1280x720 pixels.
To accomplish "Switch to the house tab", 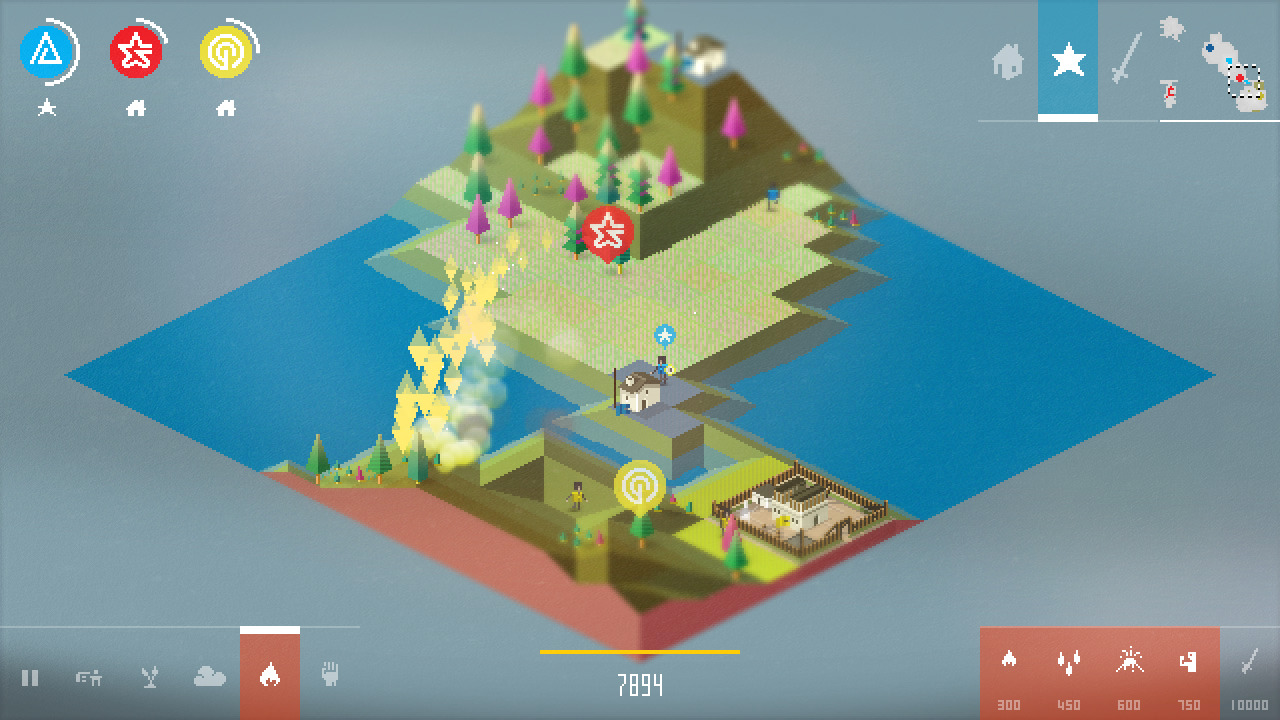I will click(1008, 61).
